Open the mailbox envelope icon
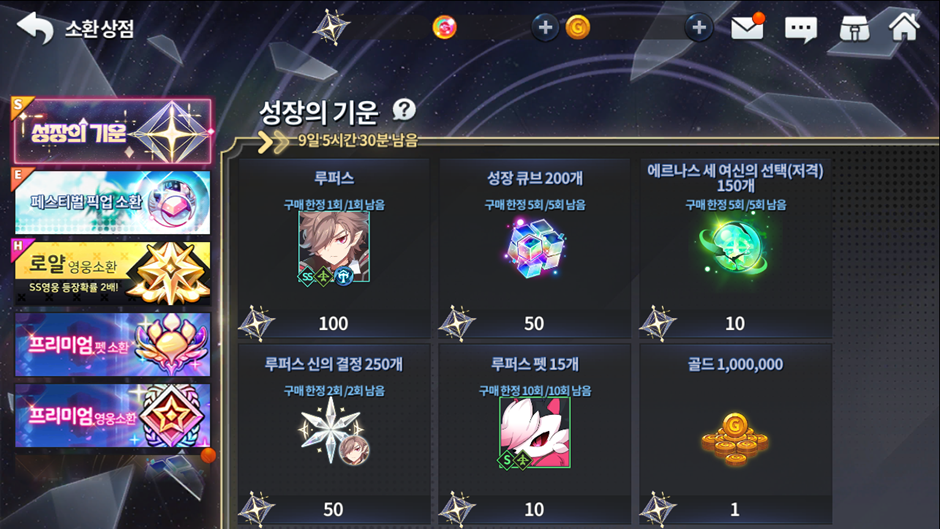 point(747,27)
